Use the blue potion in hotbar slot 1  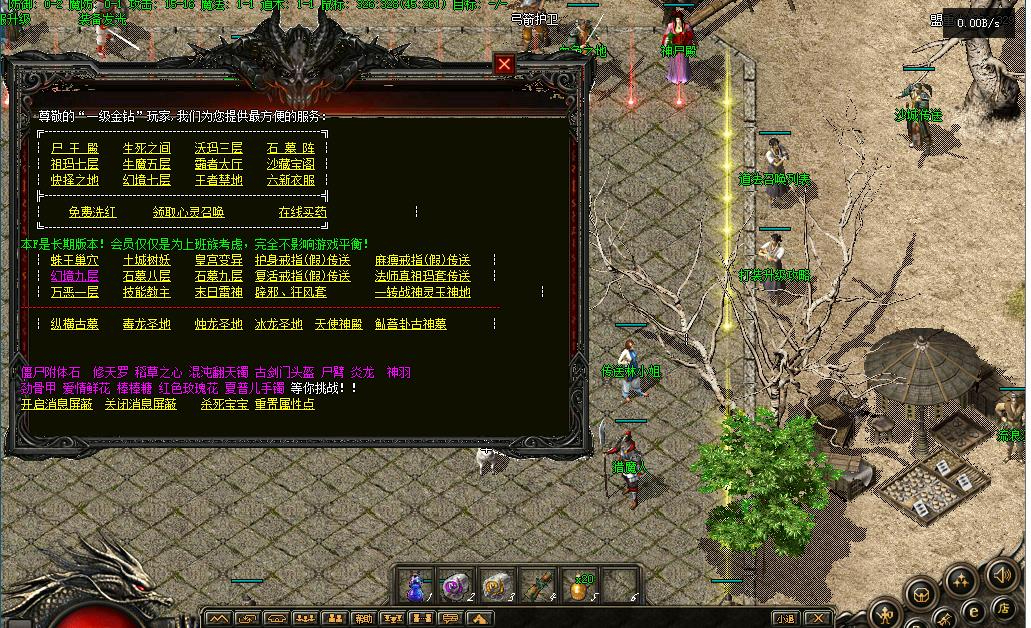(x=416, y=585)
